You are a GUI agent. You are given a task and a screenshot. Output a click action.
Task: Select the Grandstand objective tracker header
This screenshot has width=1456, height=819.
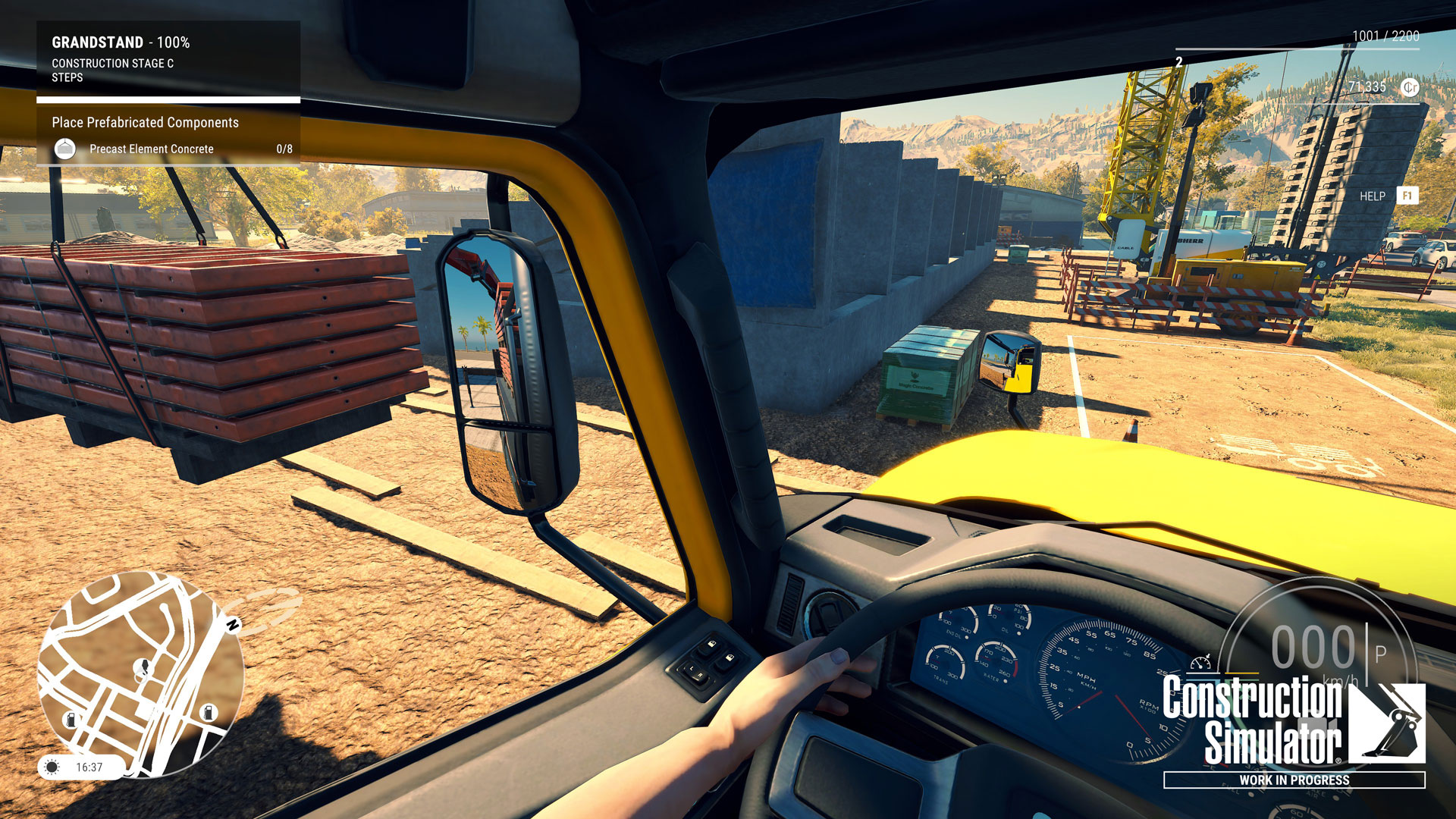(x=121, y=42)
